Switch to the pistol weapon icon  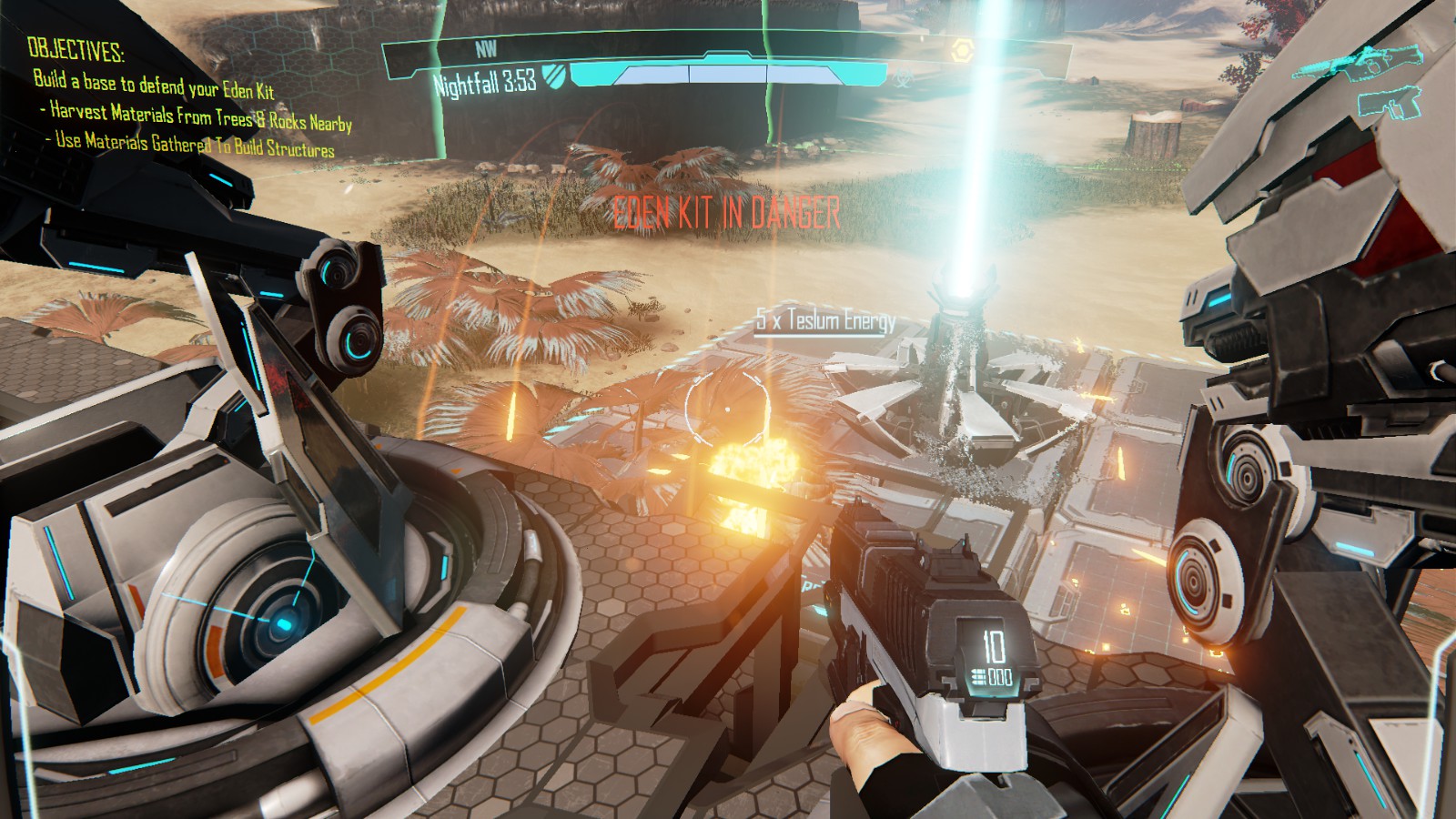click(1390, 103)
